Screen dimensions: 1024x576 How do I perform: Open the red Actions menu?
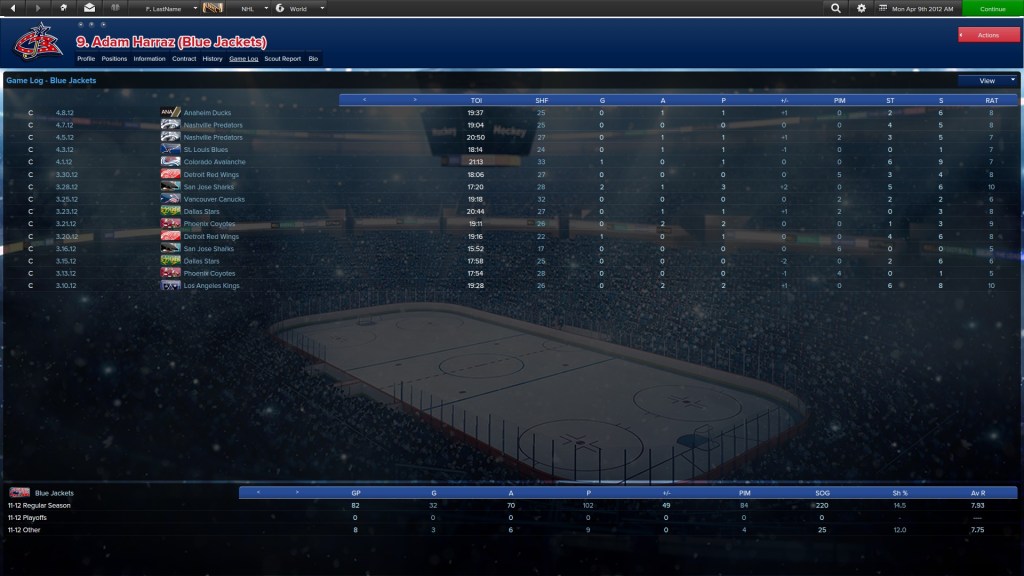click(x=988, y=35)
